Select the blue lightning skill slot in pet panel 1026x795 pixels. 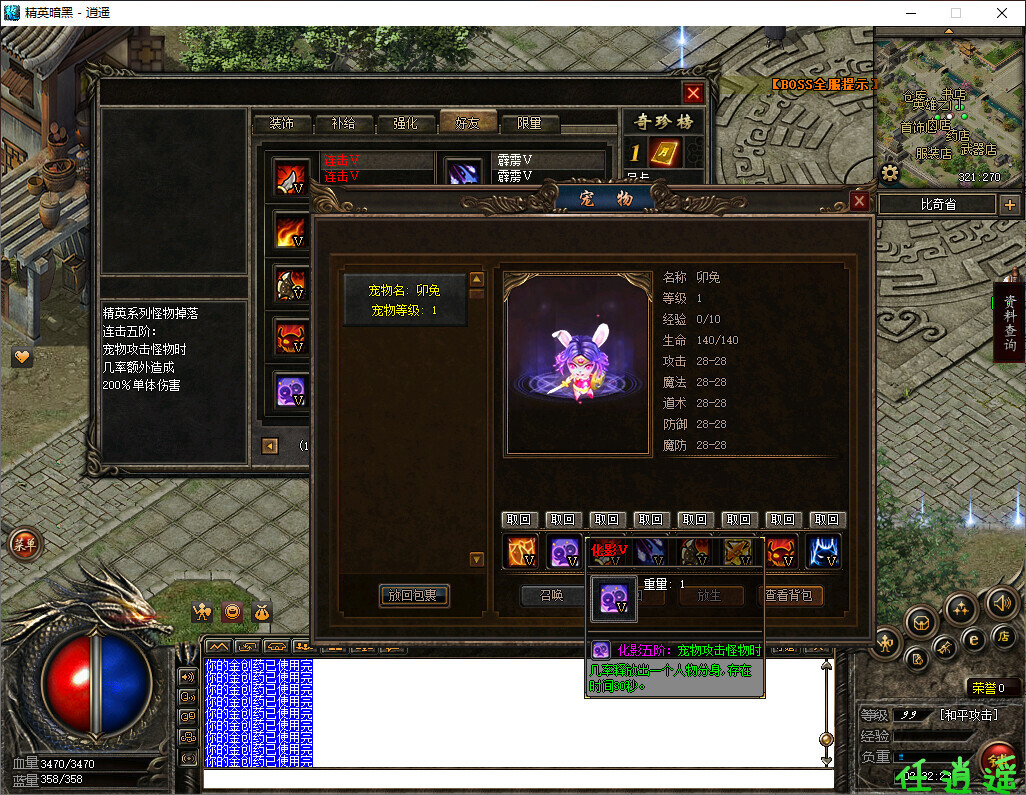click(x=823, y=552)
